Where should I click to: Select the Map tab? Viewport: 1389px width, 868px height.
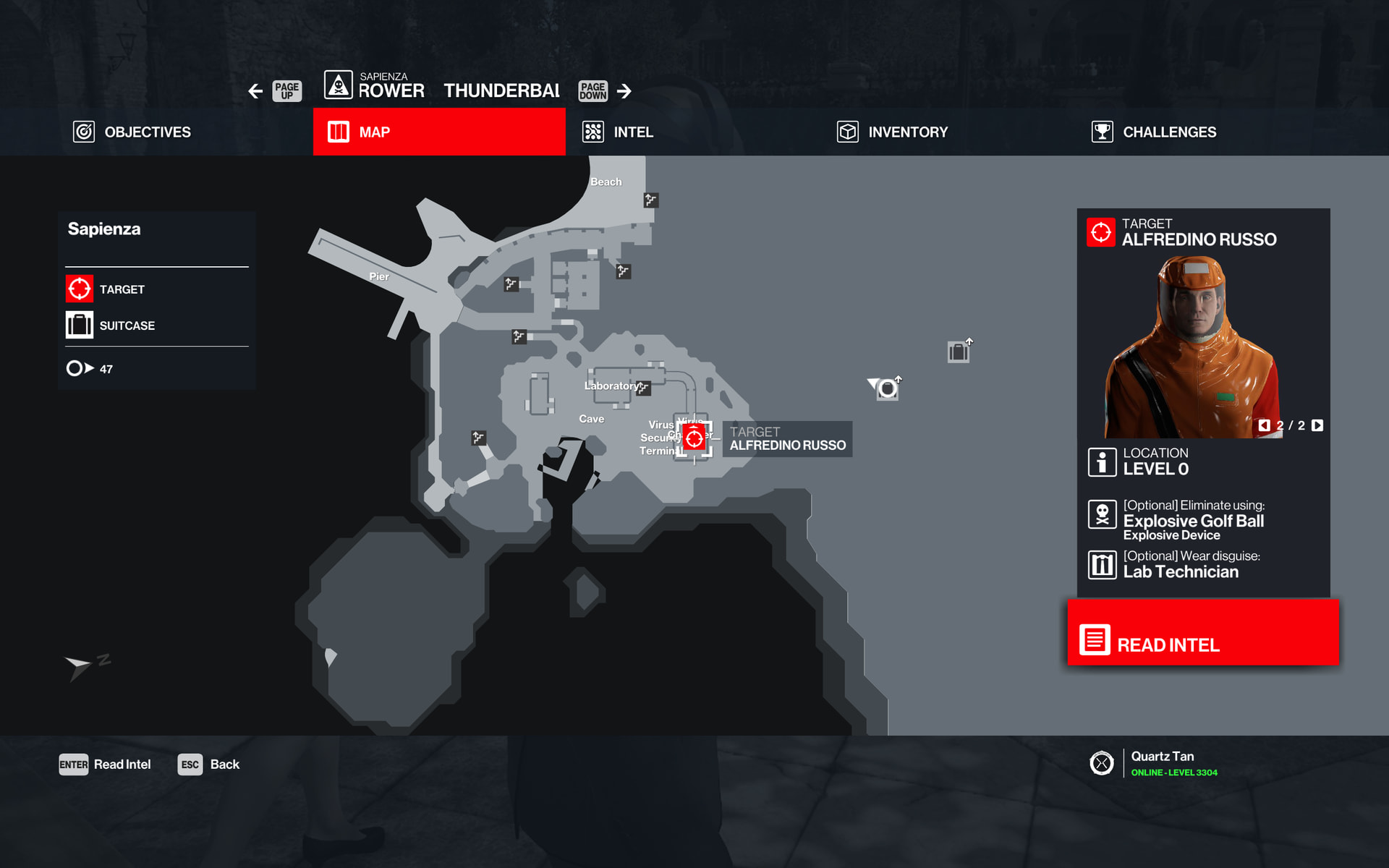coord(439,132)
